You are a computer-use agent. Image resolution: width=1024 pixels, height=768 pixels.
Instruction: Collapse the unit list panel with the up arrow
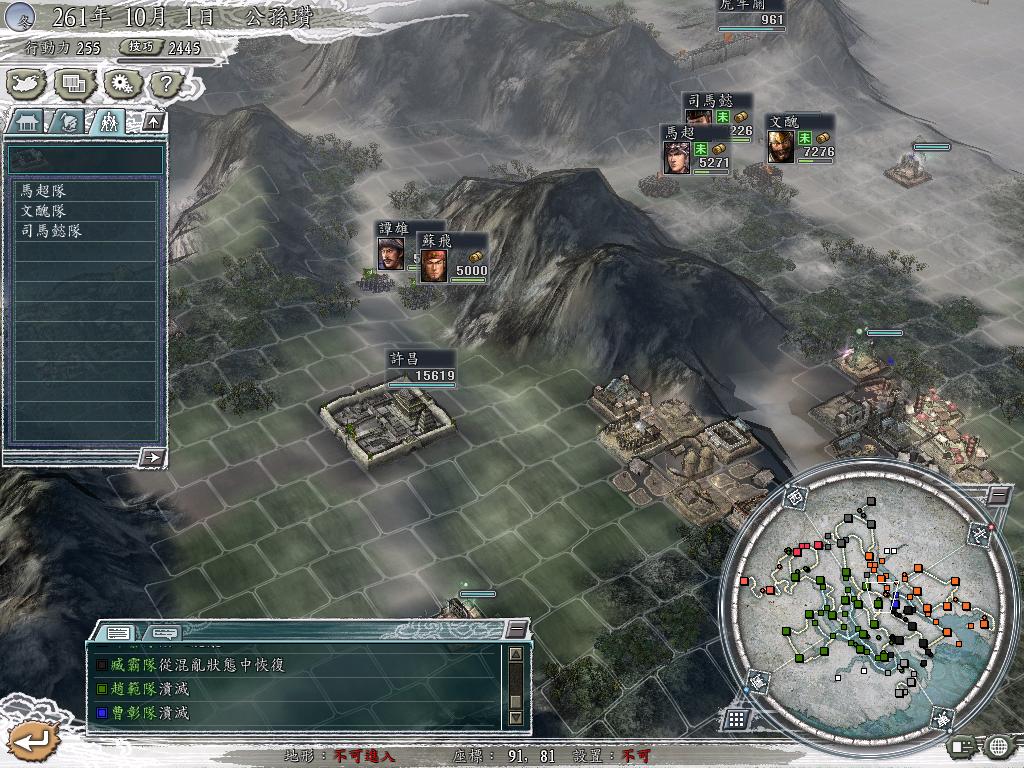pos(152,121)
